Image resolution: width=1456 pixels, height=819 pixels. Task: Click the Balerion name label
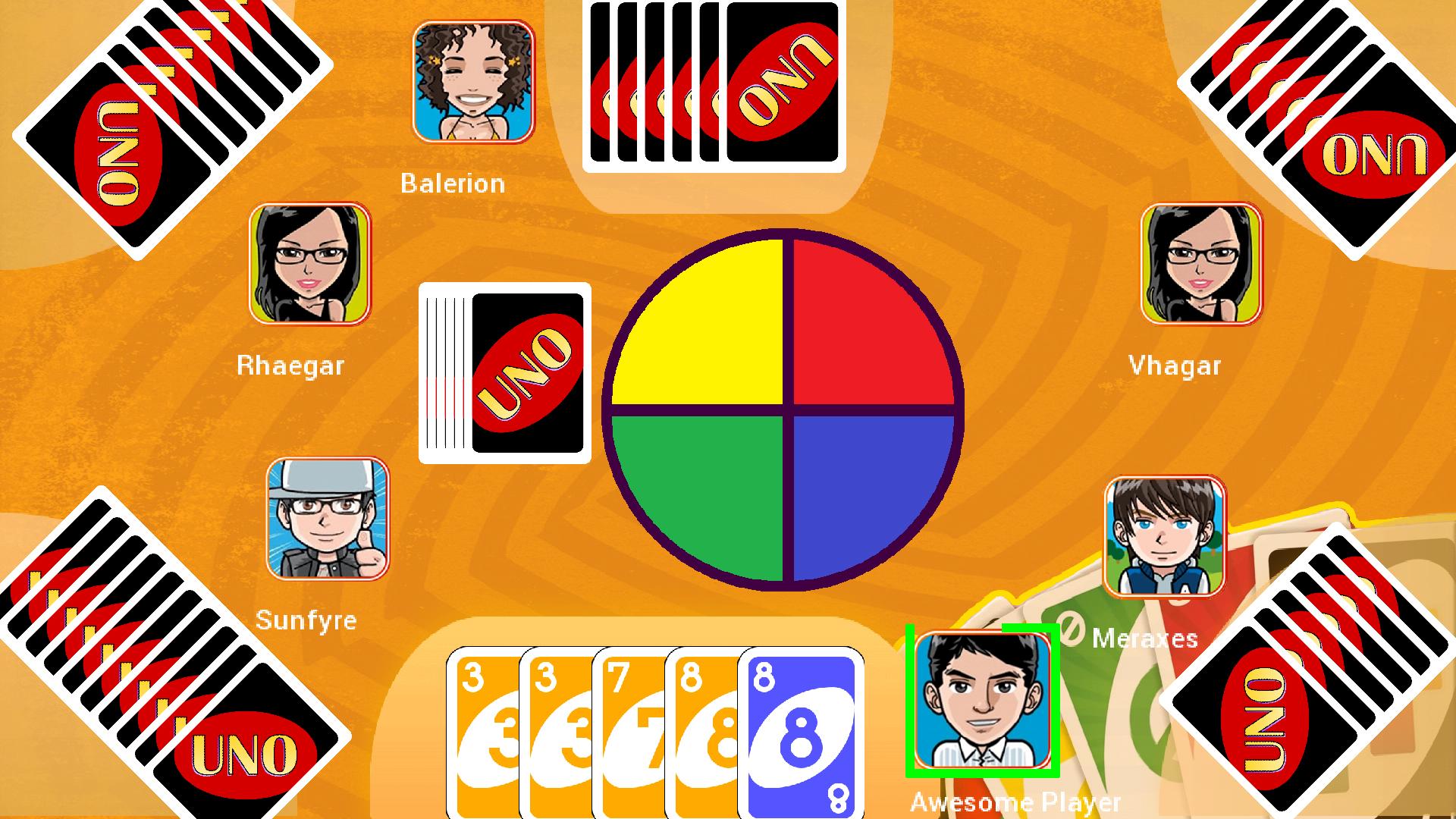click(x=453, y=183)
